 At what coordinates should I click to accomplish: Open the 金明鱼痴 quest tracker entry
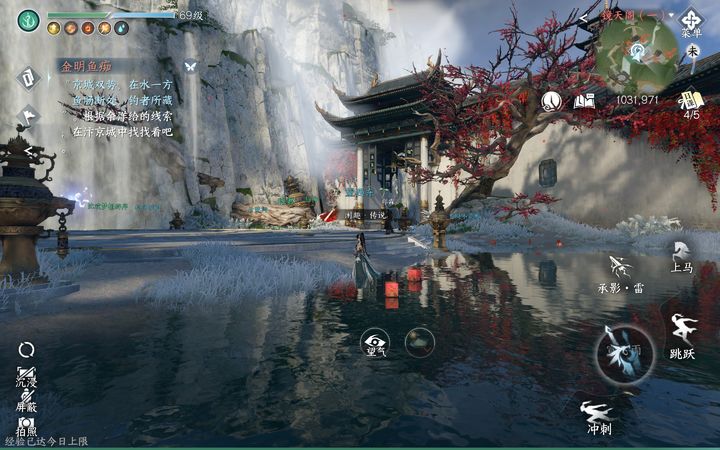(x=85, y=68)
